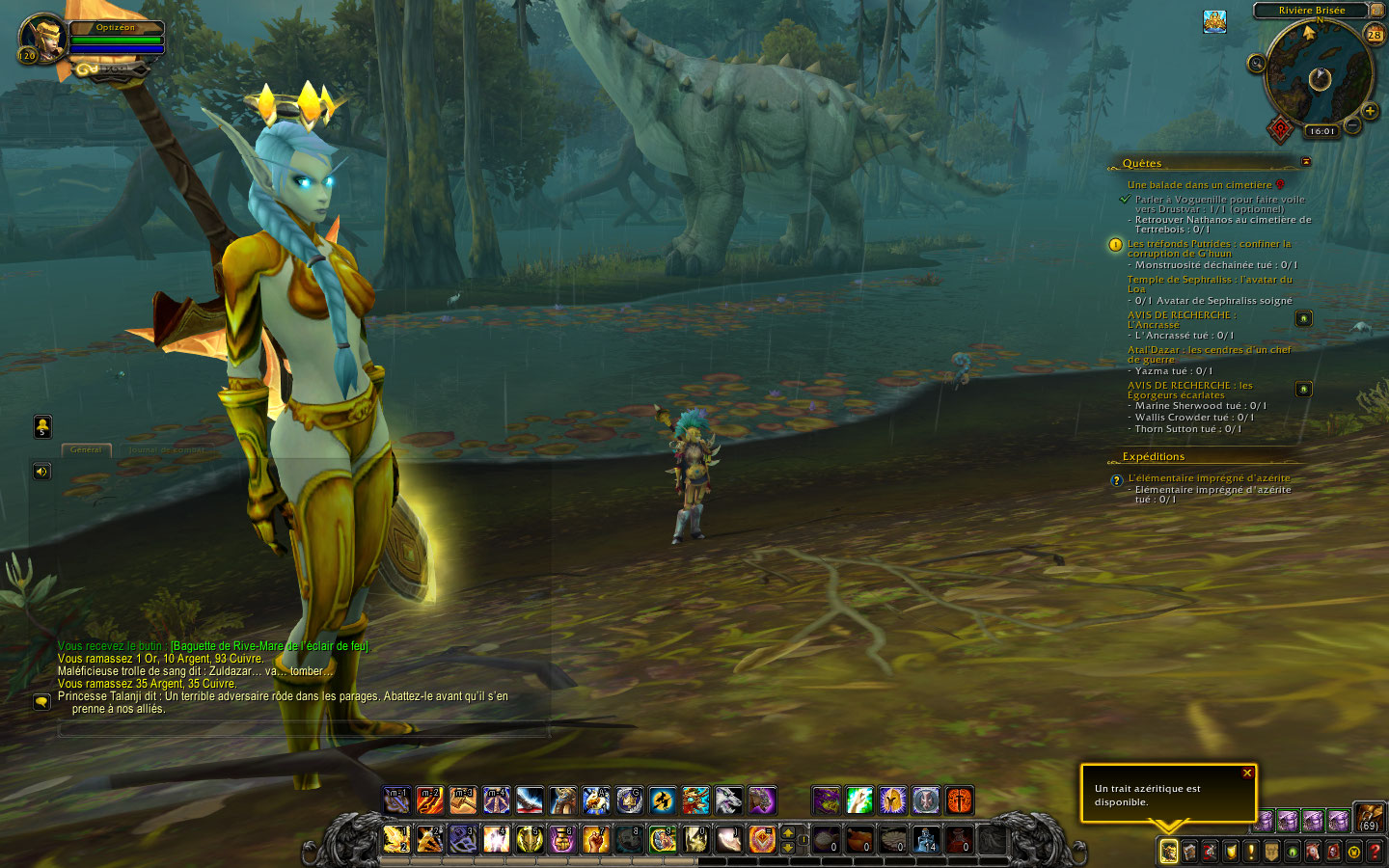
Task: Open the character info micro button
Action: point(1168,851)
